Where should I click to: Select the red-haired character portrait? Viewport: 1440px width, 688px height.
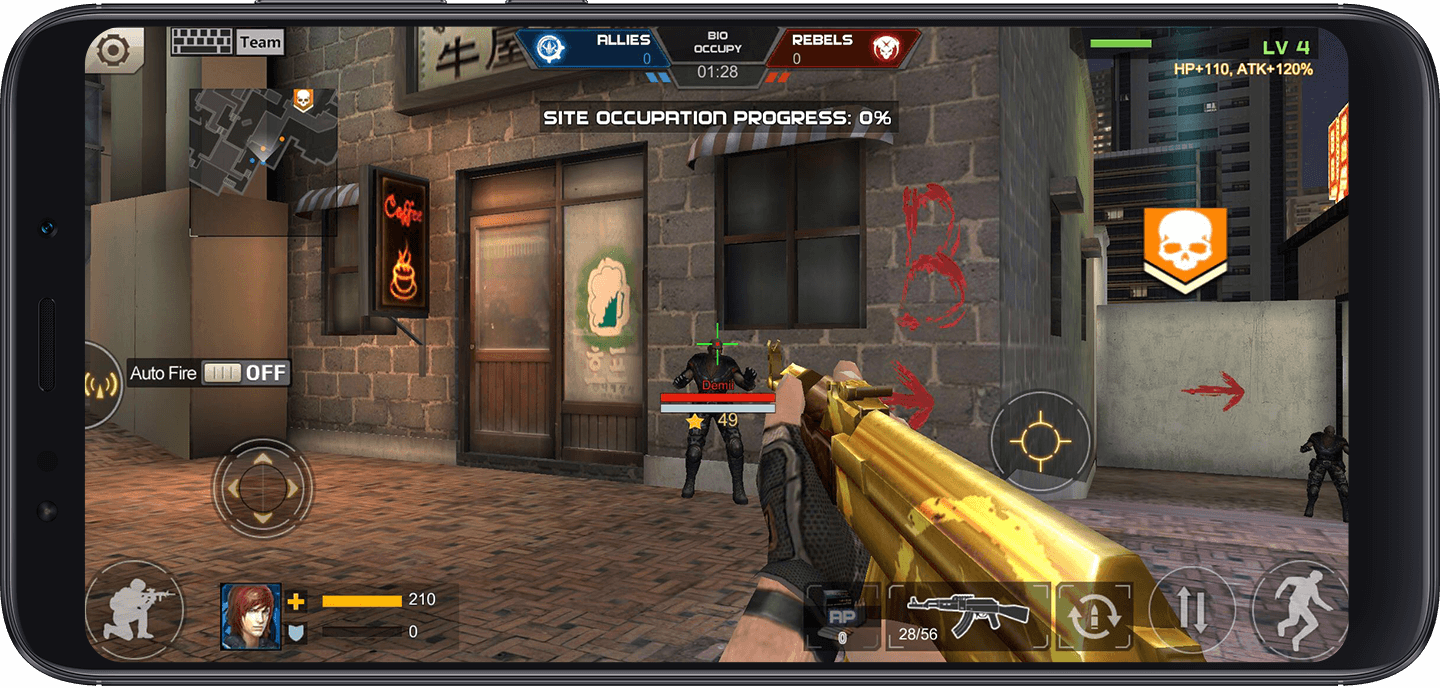click(x=251, y=615)
